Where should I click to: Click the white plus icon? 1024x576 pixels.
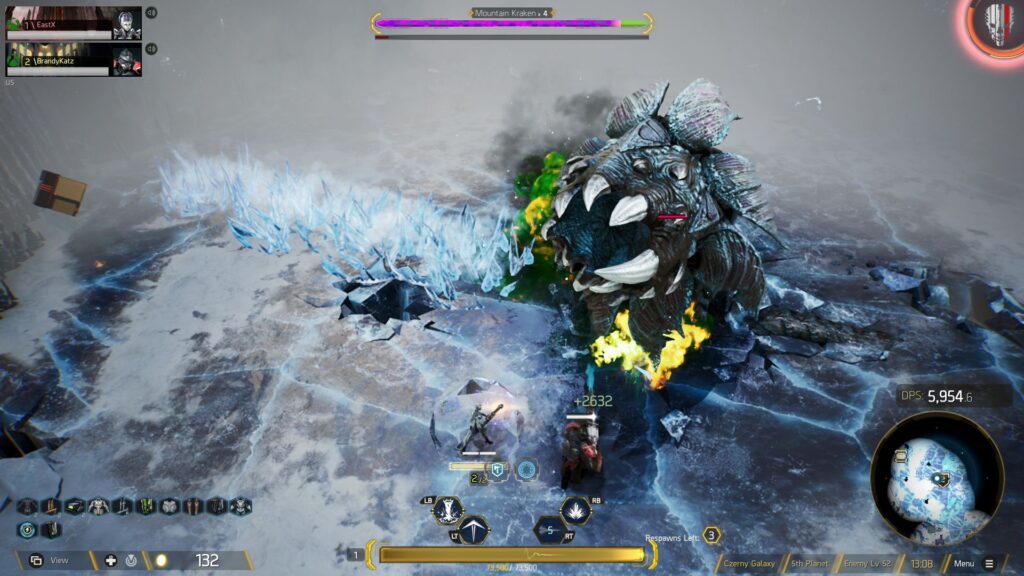click(110, 560)
